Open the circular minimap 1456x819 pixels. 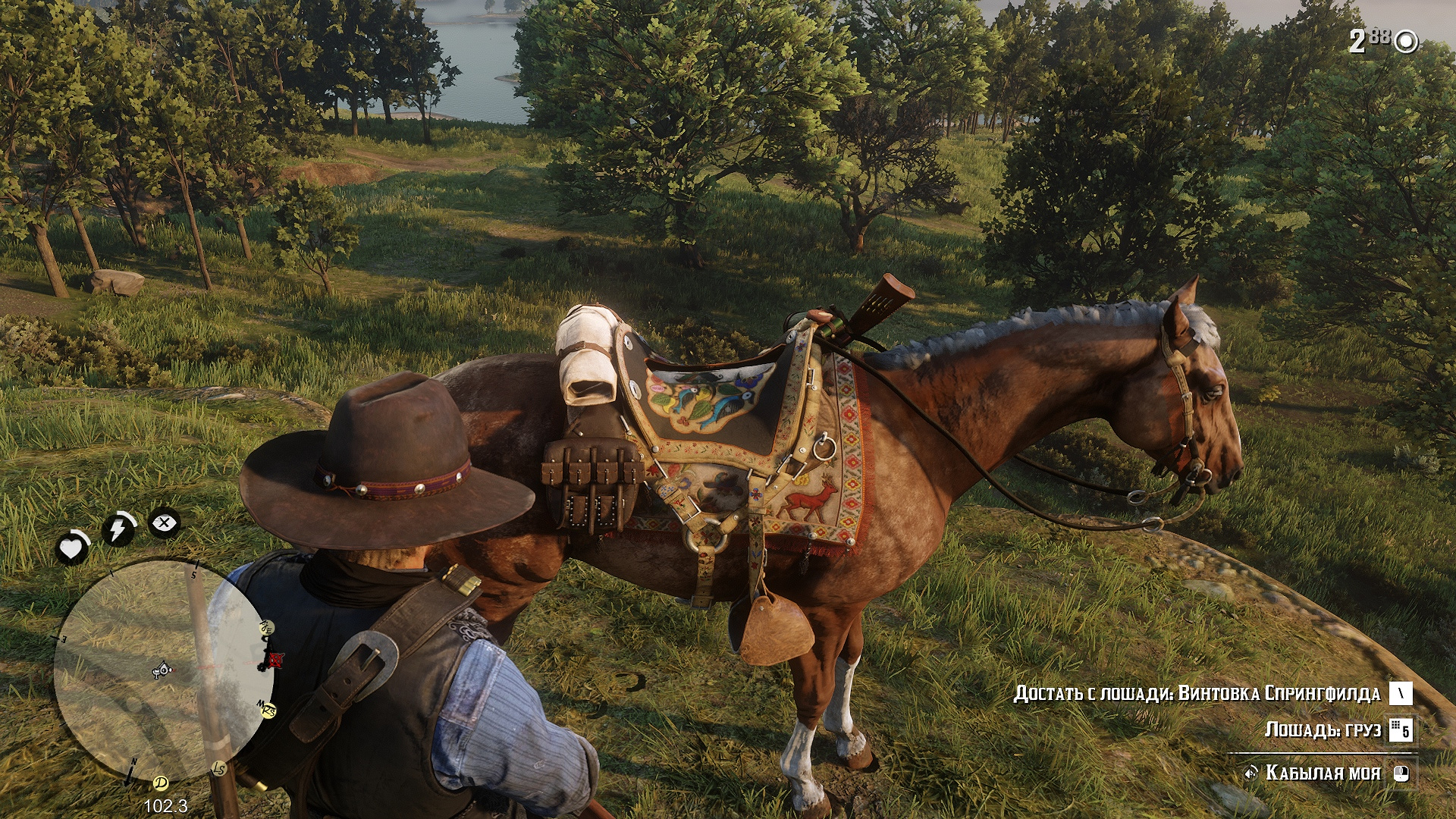click(x=162, y=671)
